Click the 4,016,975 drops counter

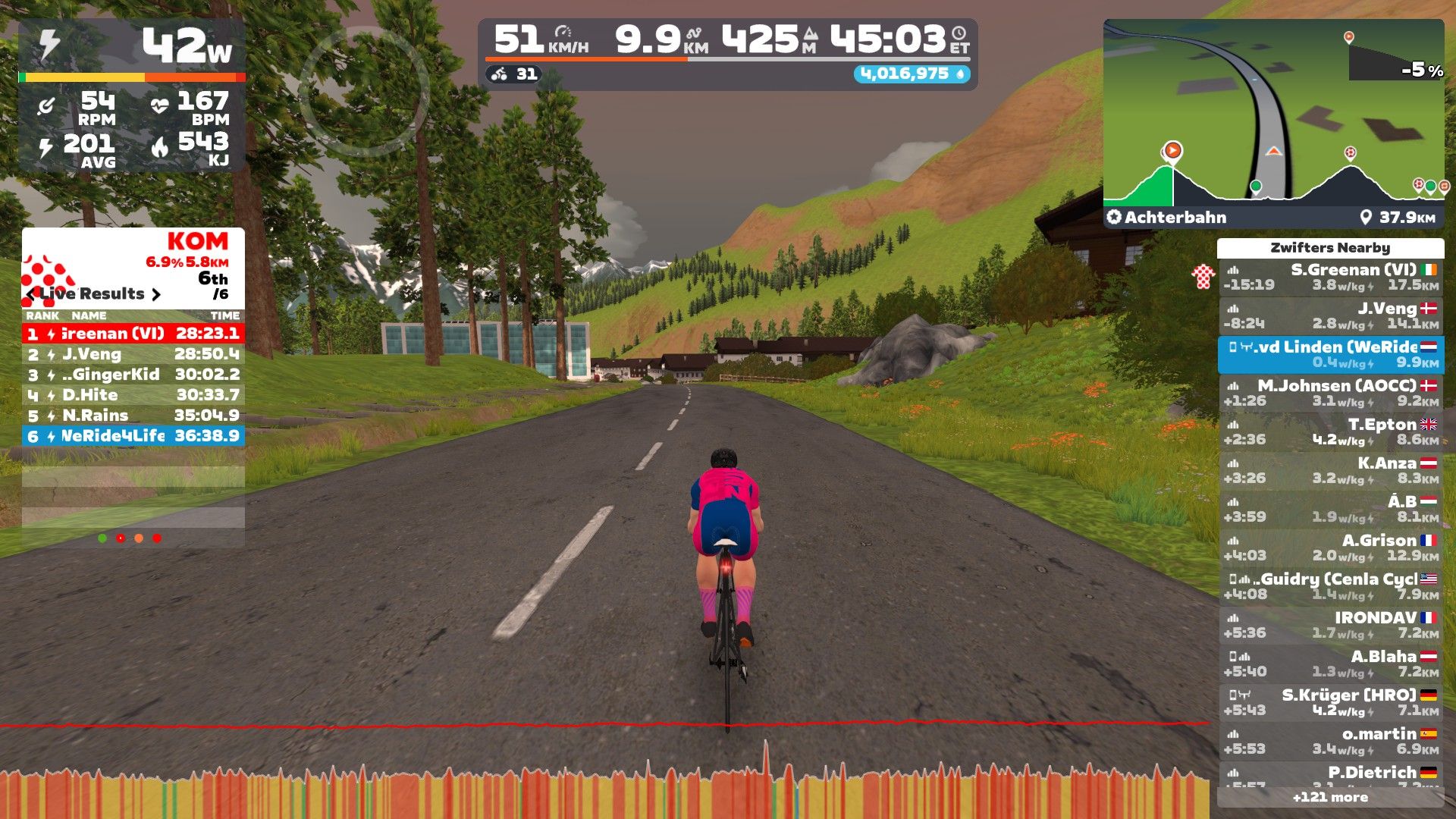coord(912,74)
